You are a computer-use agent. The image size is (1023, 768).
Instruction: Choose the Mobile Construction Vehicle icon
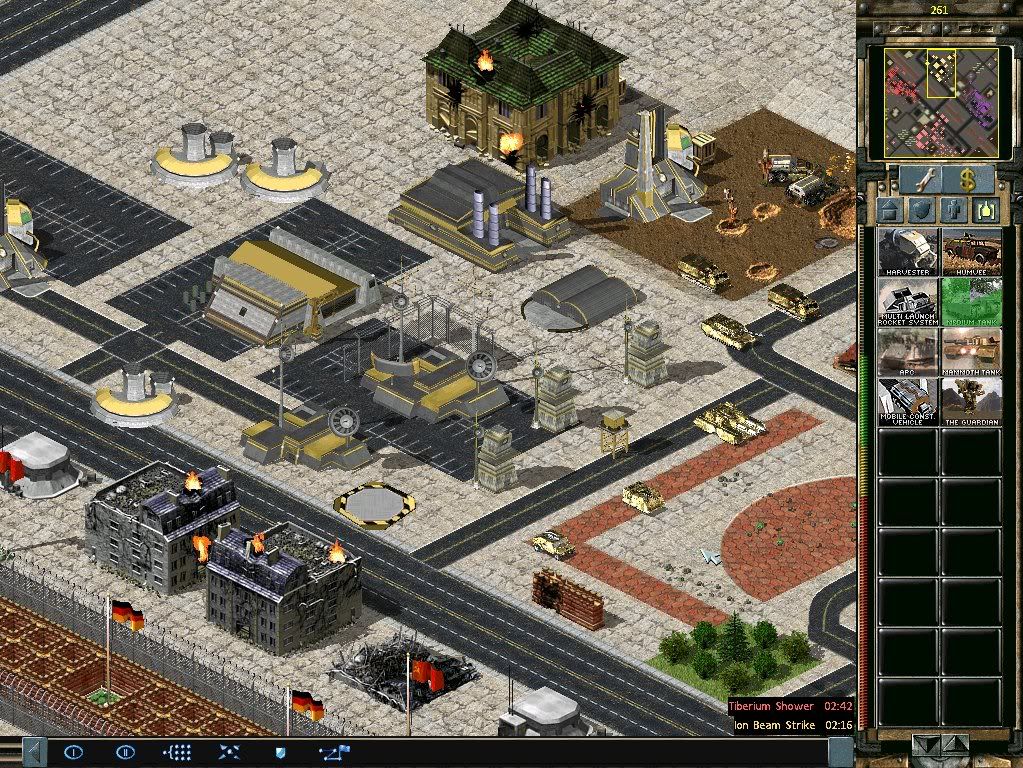pos(908,402)
